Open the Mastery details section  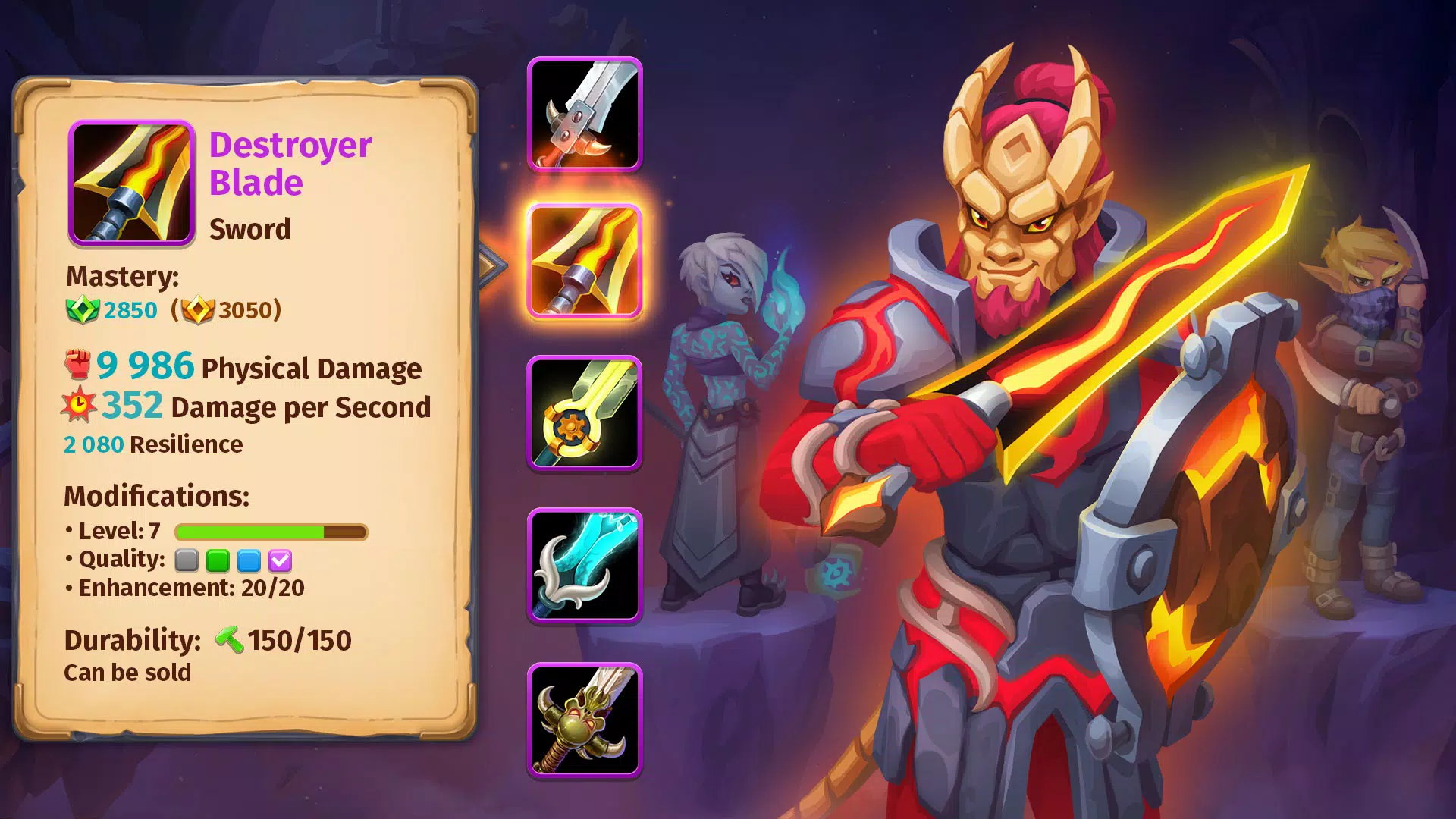pyautogui.click(x=121, y=276)
